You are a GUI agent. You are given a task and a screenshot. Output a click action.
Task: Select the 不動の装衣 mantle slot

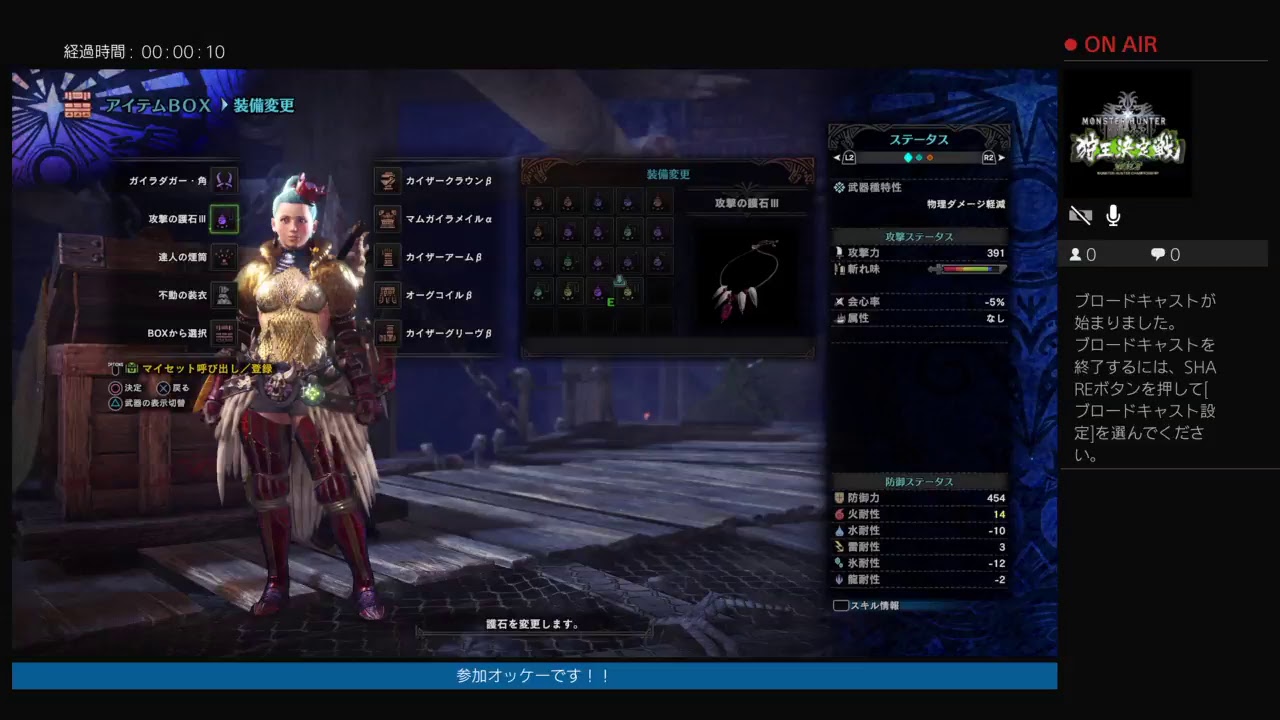224,295
